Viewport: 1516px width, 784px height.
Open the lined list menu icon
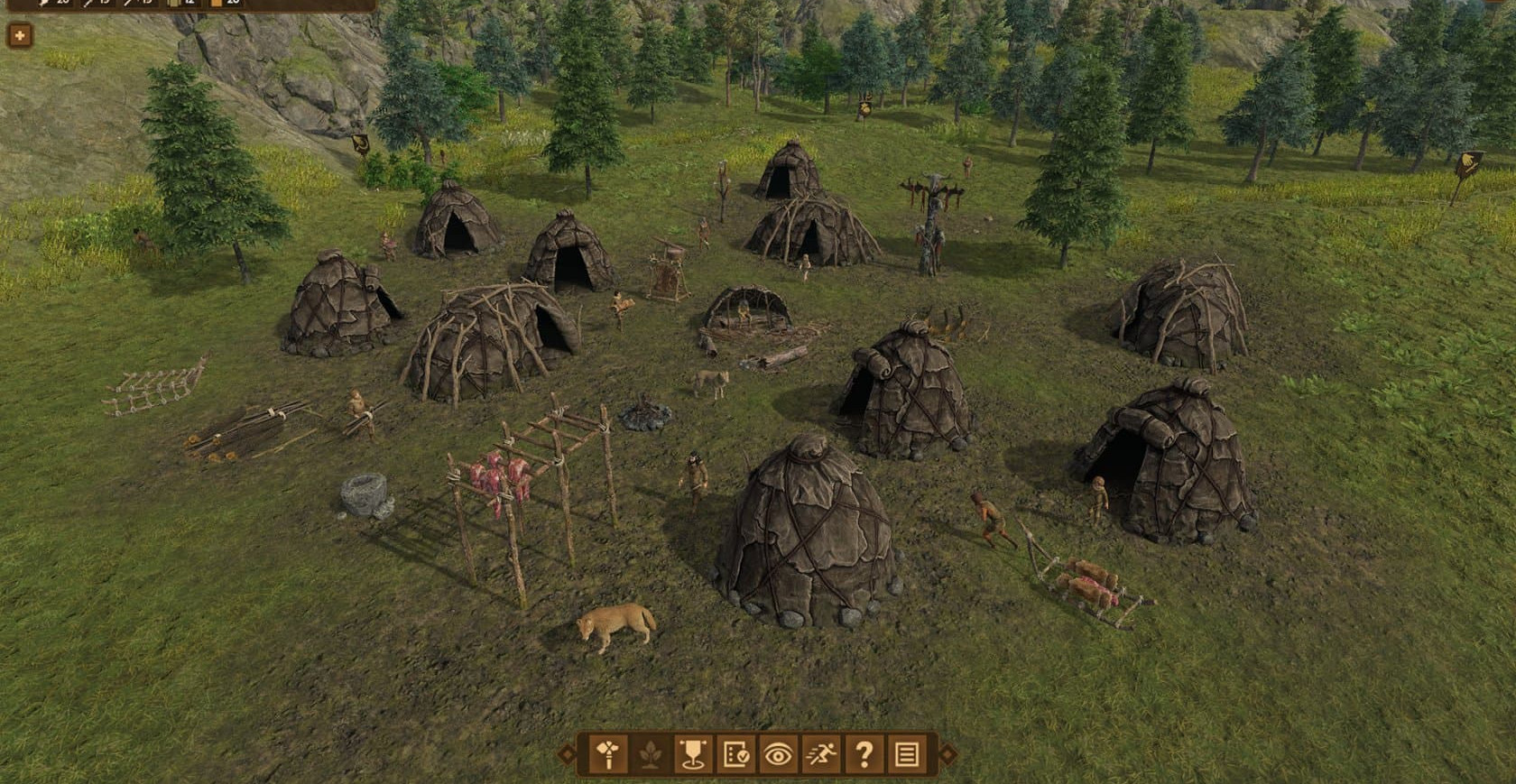[x=906, y=754]
